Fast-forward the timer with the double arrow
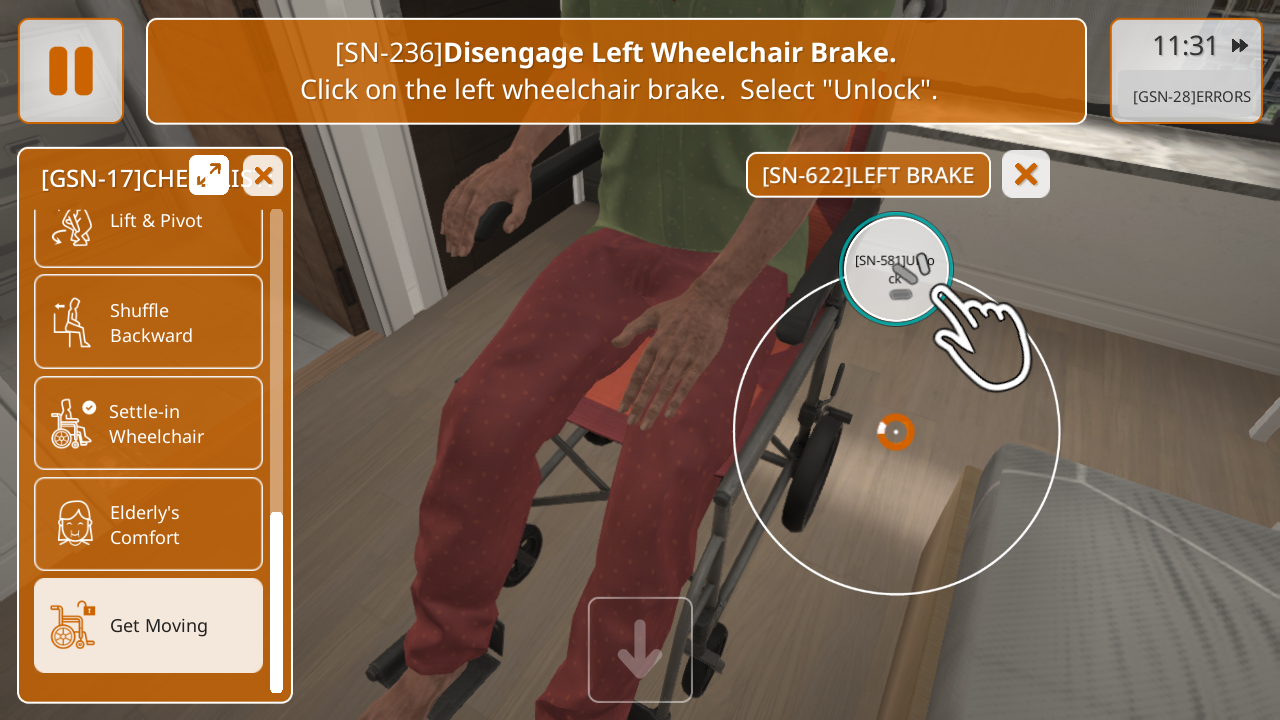This screenshot has height=720, width=1280. pyautogui.click(x=1240, y=45)
